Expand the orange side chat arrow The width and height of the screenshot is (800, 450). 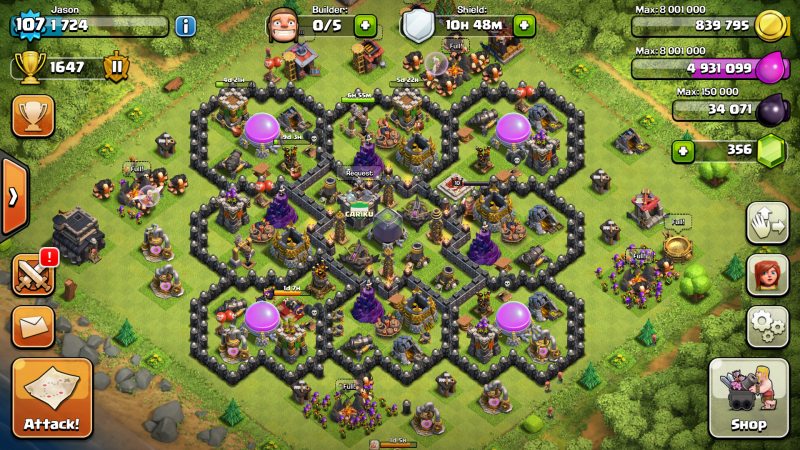point(12,196)
